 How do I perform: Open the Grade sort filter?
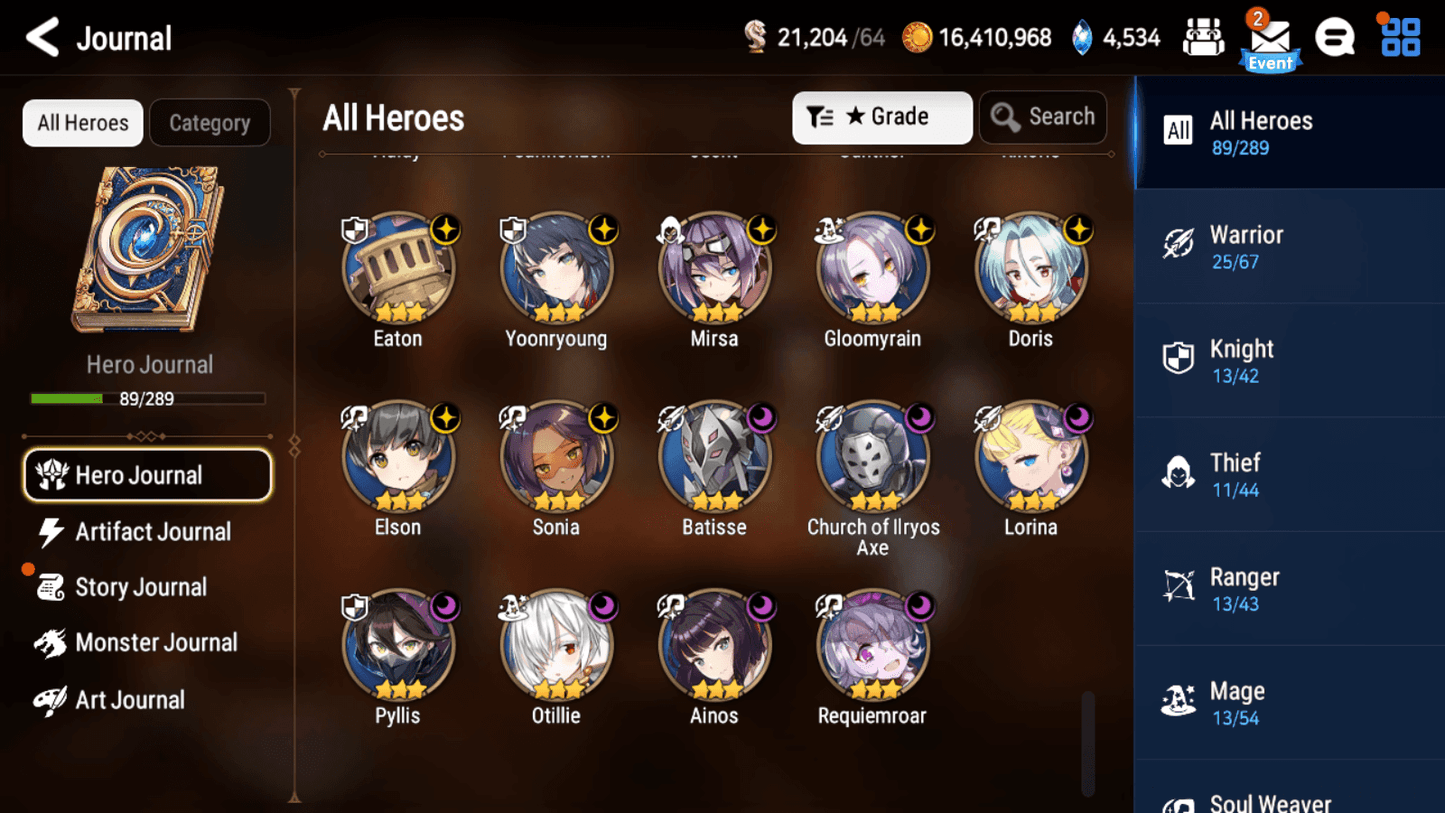(881, 117)
